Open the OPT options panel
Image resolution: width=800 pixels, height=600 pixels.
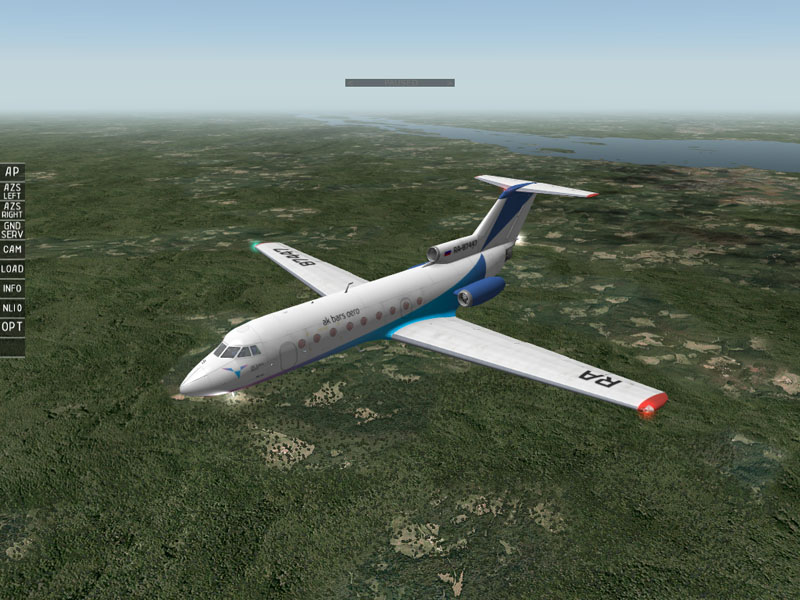(12, 327)
